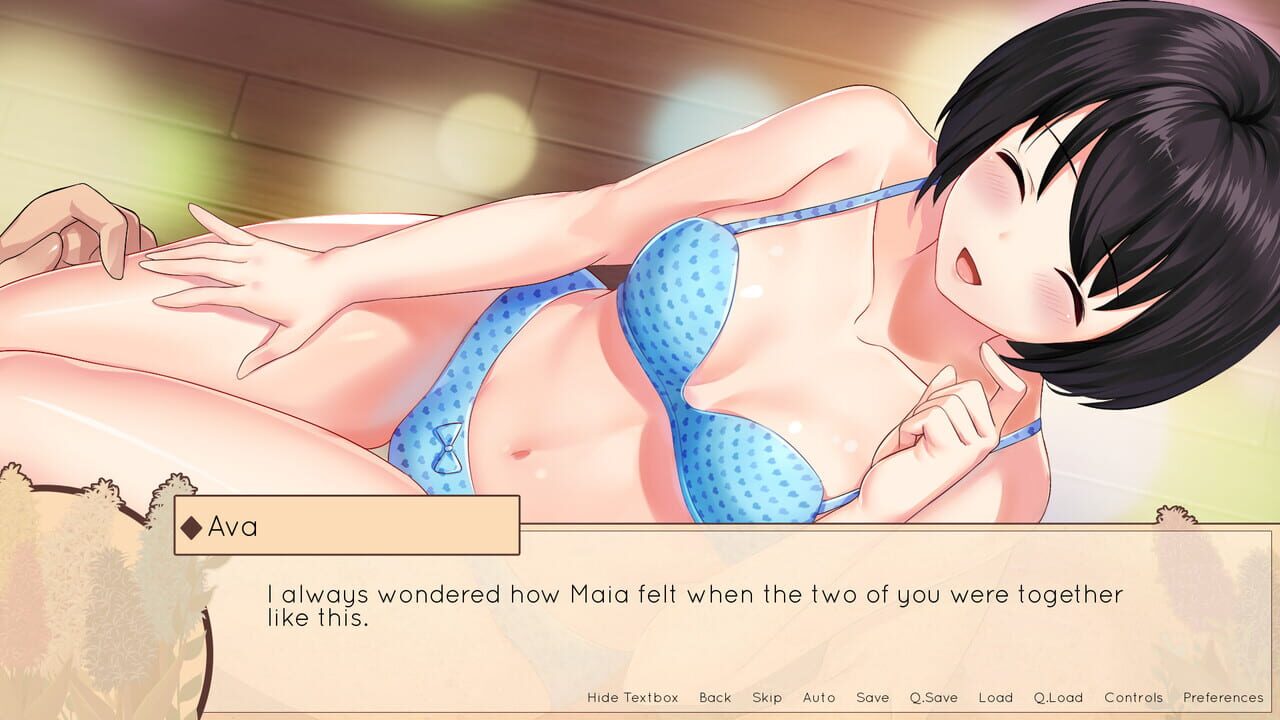Open the Load menu
This screenshot has height=720, width=1280.
coord(995,697)
